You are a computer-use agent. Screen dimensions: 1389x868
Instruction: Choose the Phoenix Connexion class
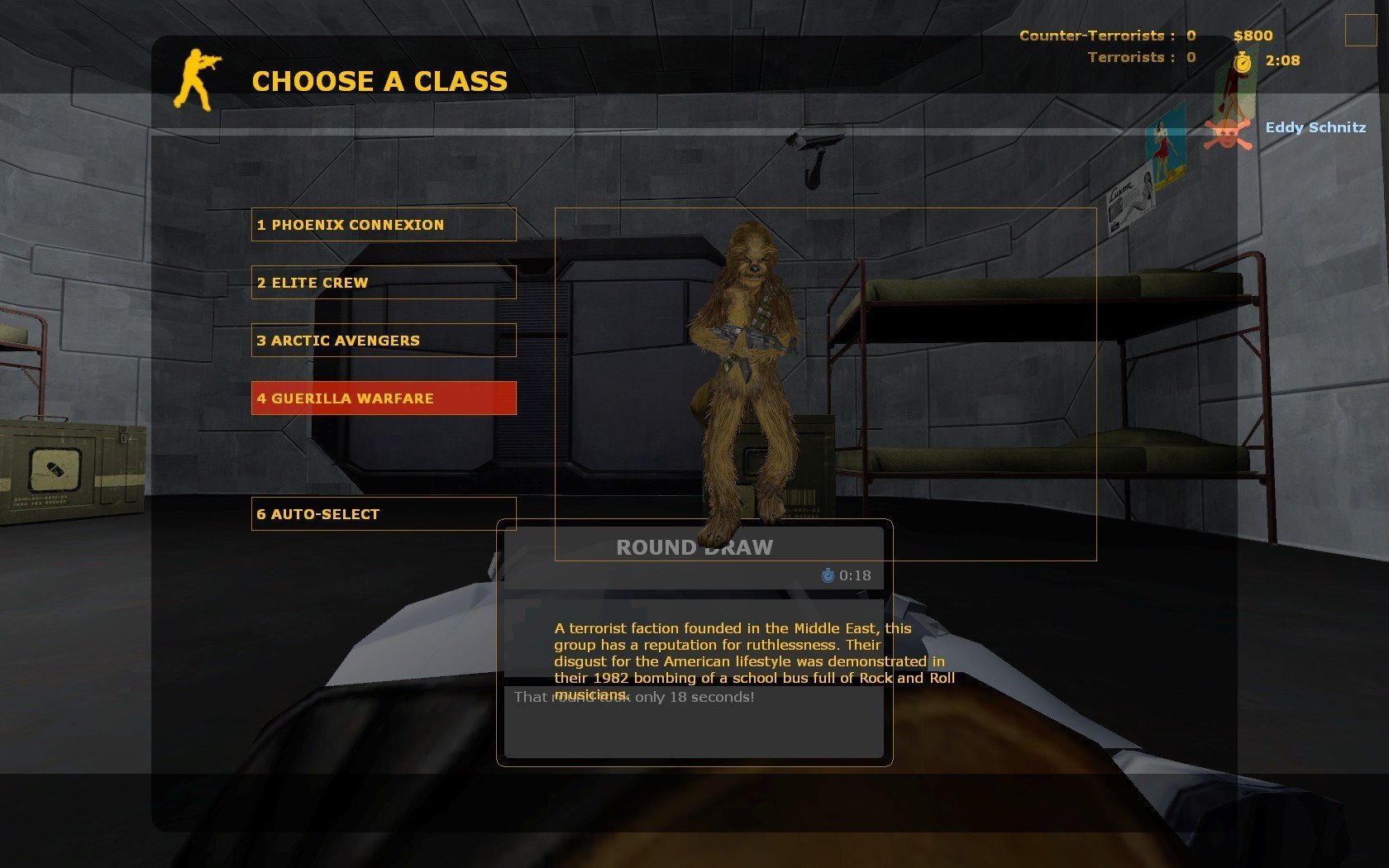click(x=384, y=225)
